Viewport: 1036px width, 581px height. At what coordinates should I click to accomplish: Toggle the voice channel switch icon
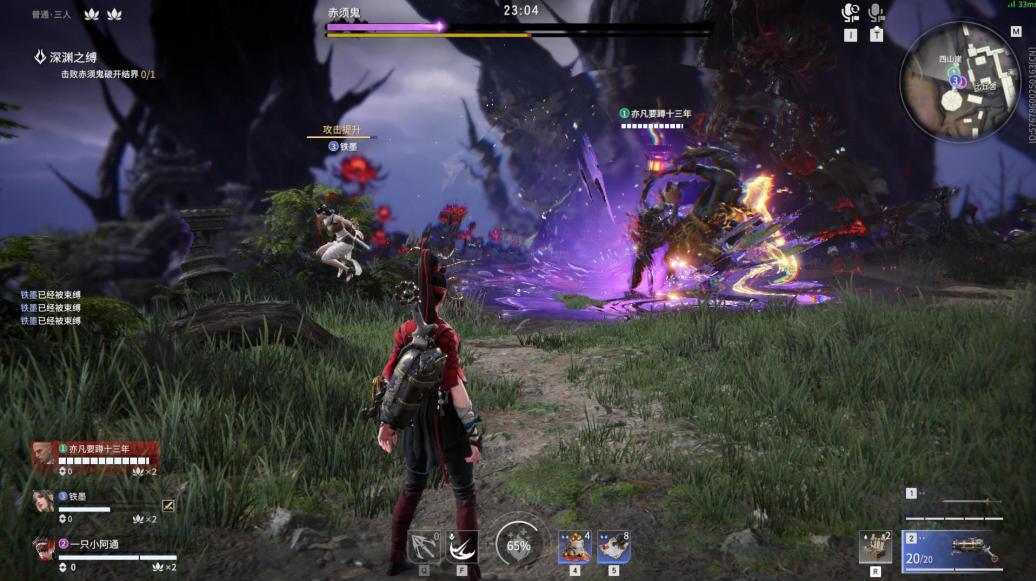[x=850, y=14]
